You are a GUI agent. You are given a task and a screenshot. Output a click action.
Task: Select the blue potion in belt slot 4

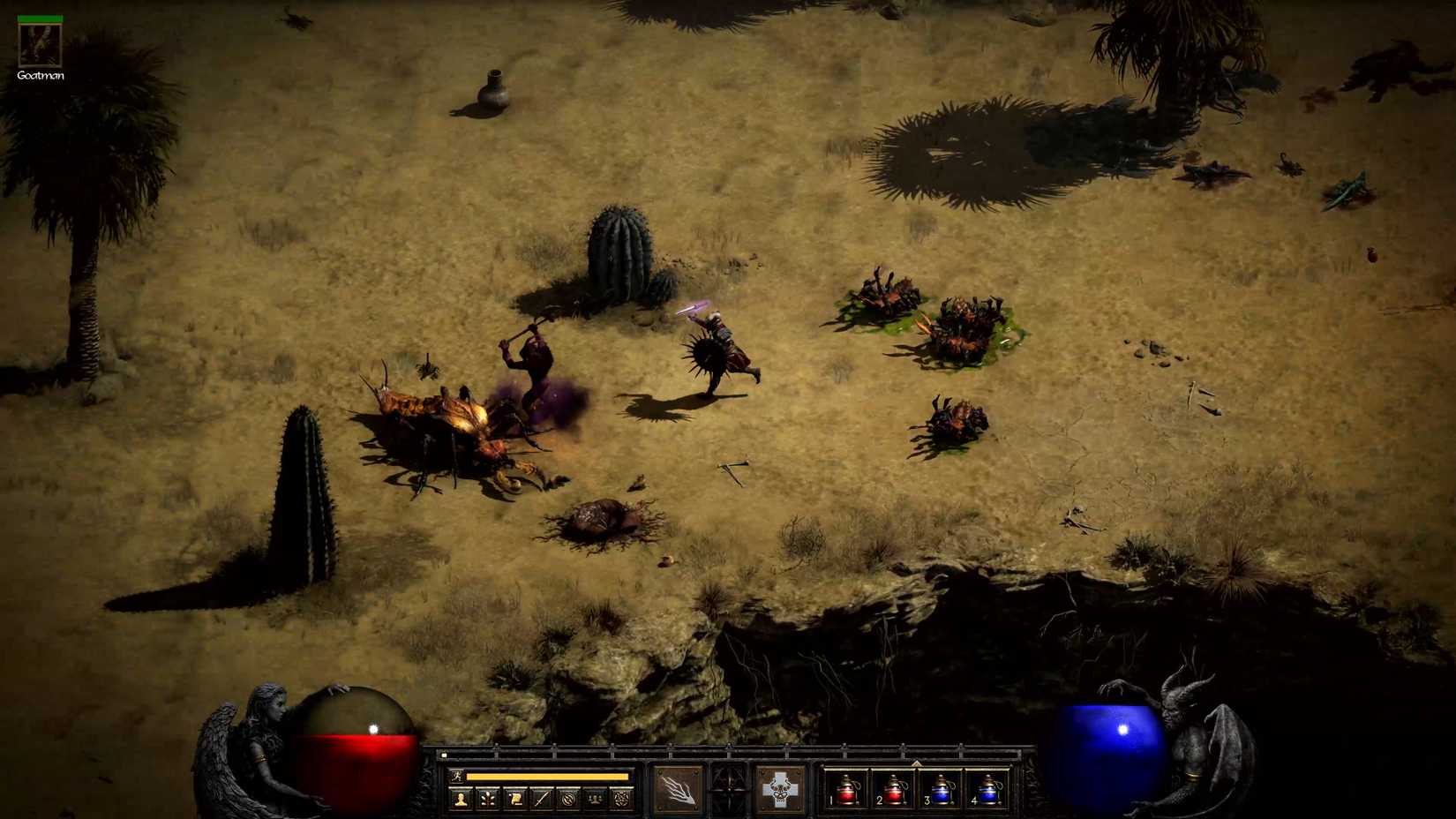(990, 792)
